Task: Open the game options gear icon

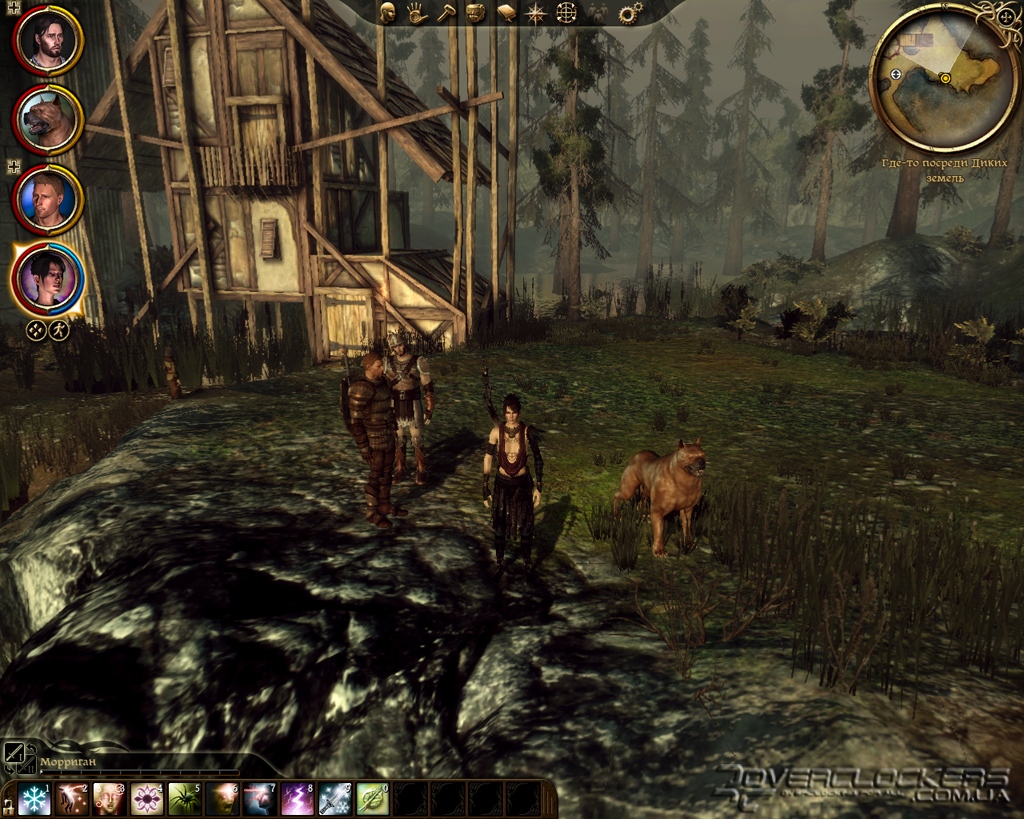Action: pyautogui.click(x=630, y=13)
